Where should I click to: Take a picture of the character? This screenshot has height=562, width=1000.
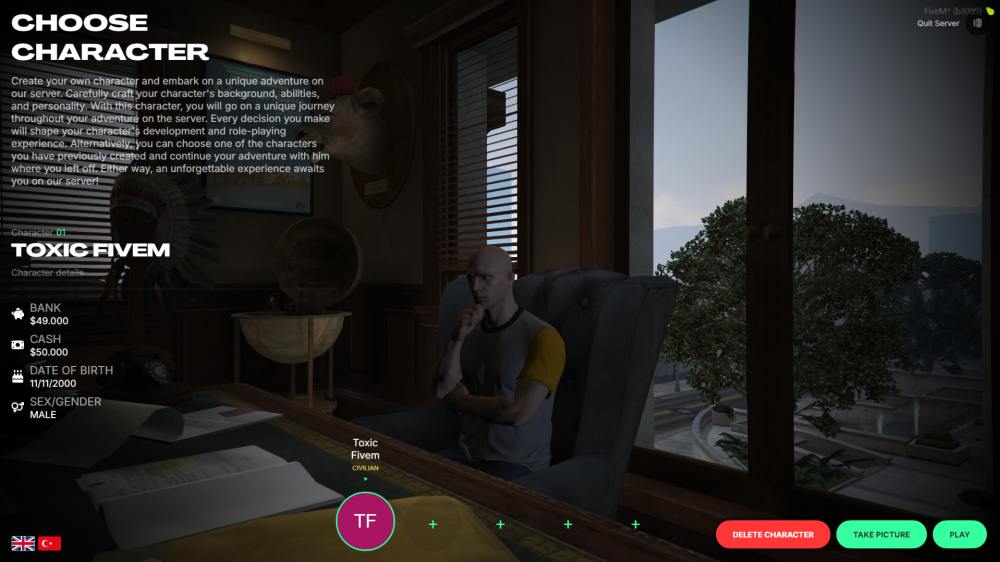pyautogui.click(x=881, y=534)
